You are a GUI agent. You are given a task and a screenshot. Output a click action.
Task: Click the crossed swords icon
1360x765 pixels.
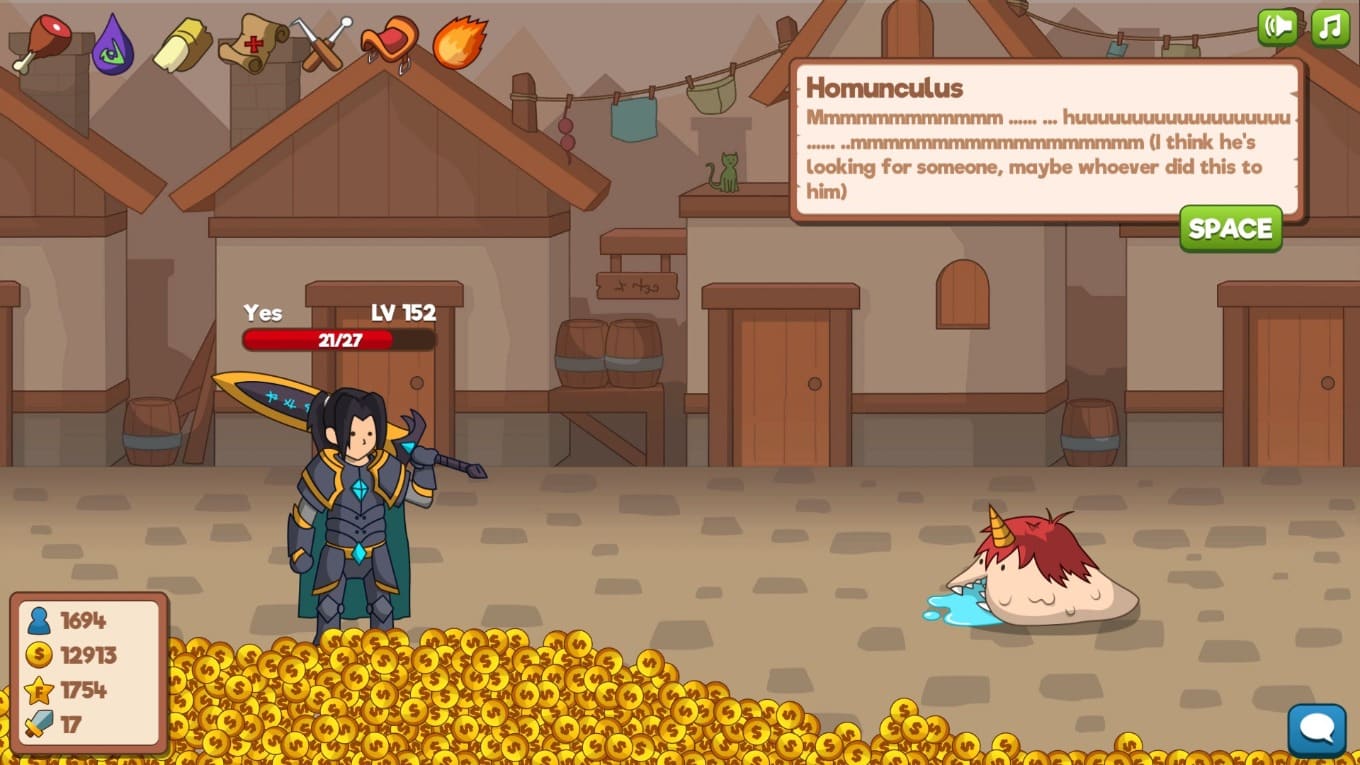[322, 44]
